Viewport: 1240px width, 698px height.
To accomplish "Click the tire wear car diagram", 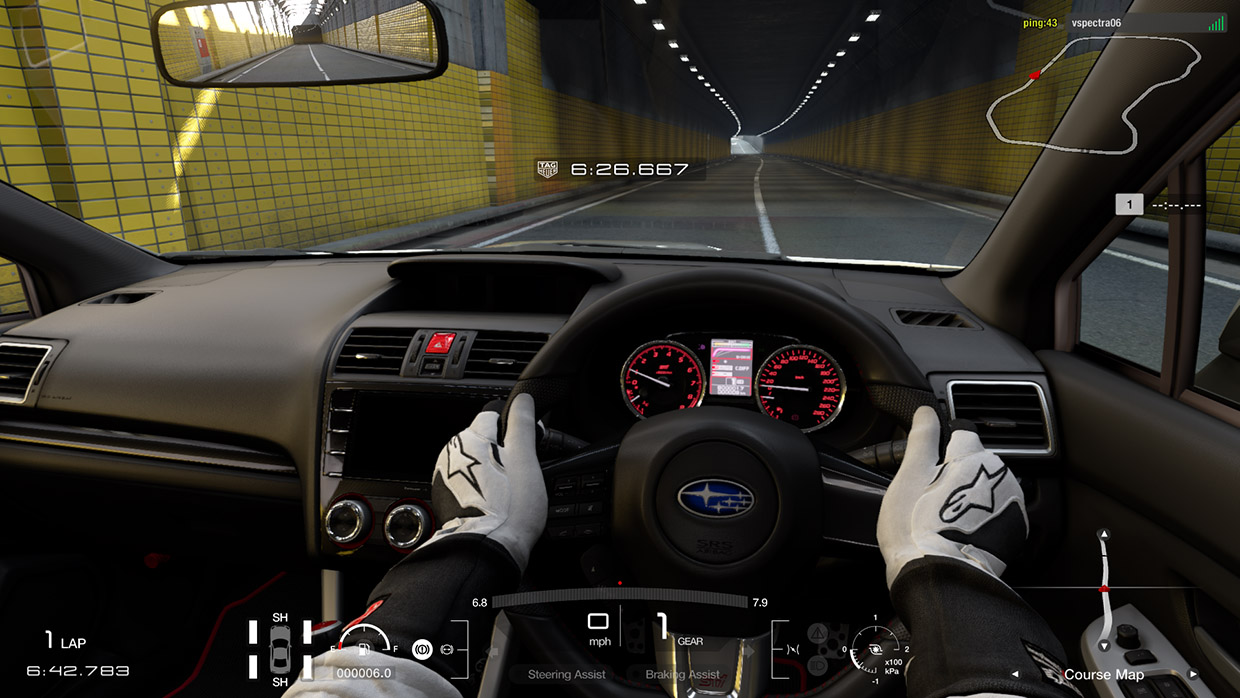I will [280, 648].
